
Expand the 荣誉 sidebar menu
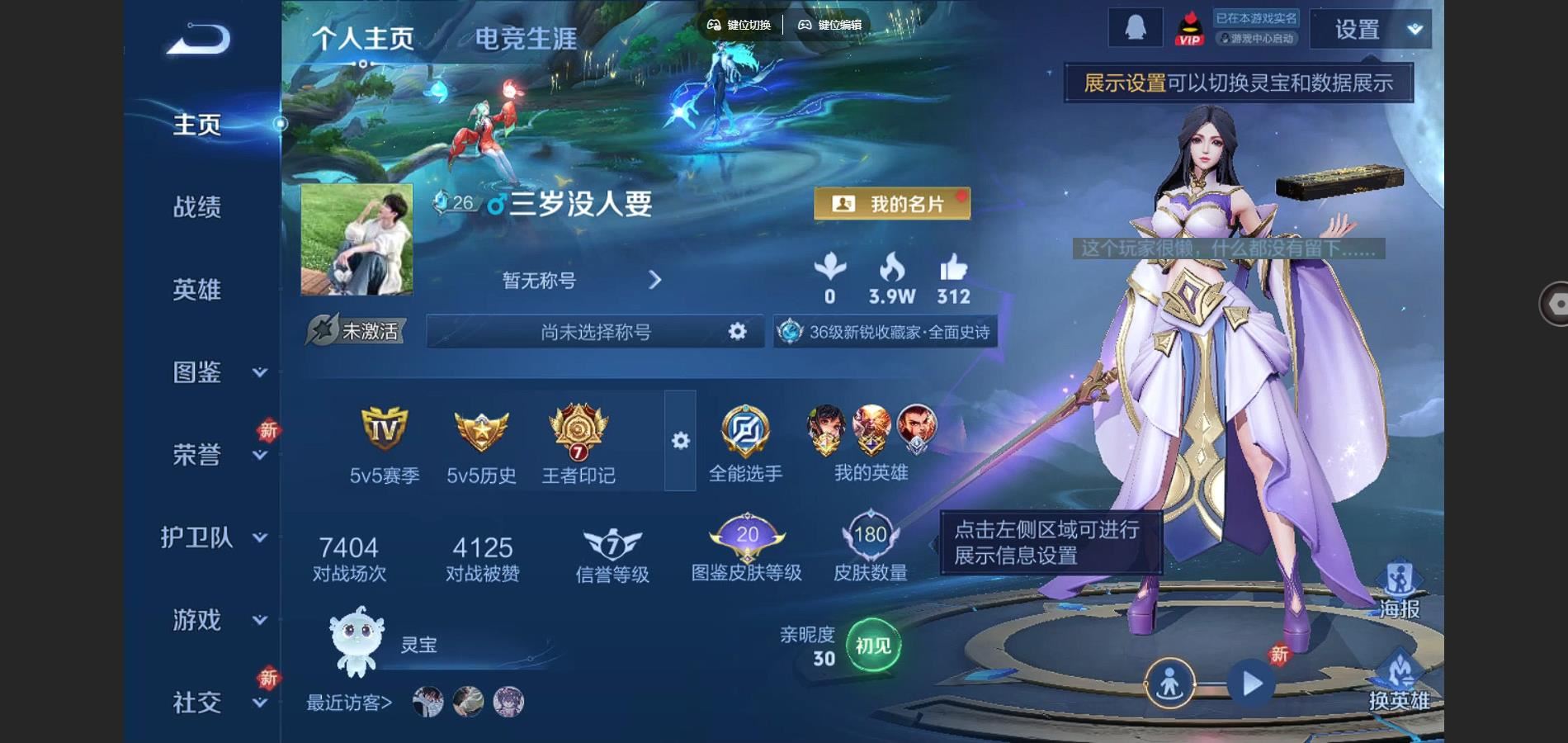216,455
